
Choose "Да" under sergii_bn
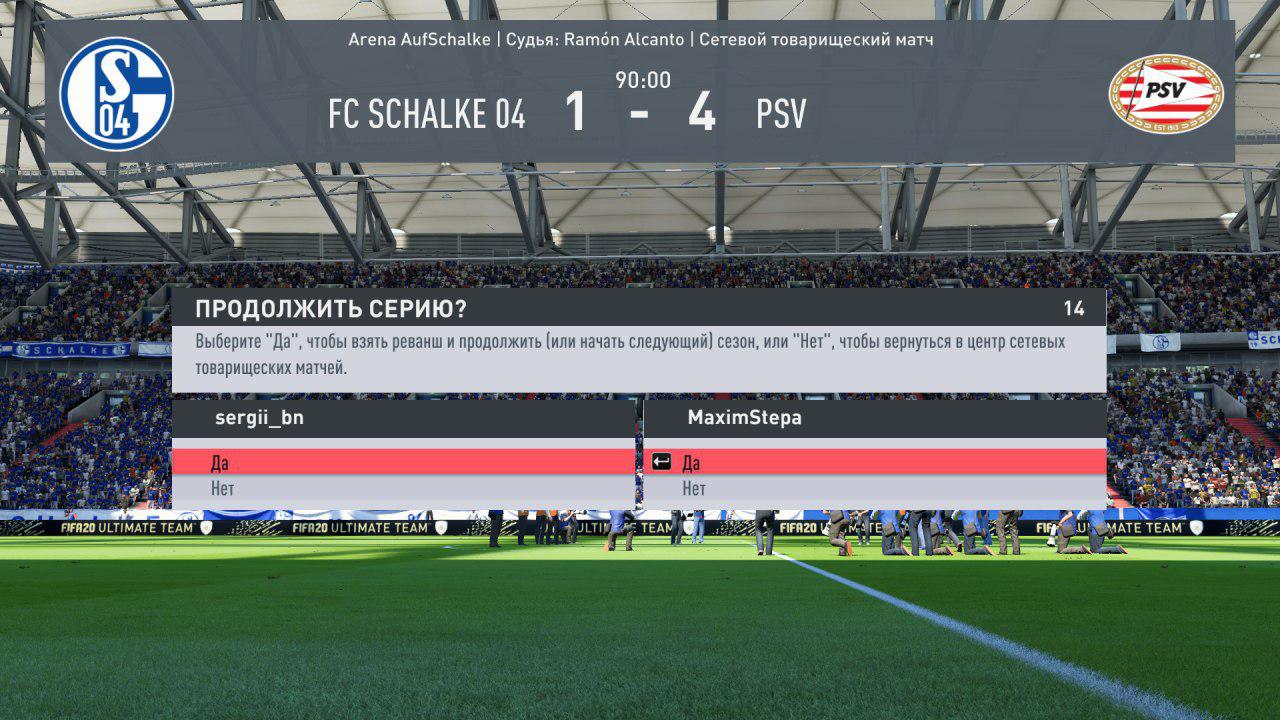tap(403, 462)
